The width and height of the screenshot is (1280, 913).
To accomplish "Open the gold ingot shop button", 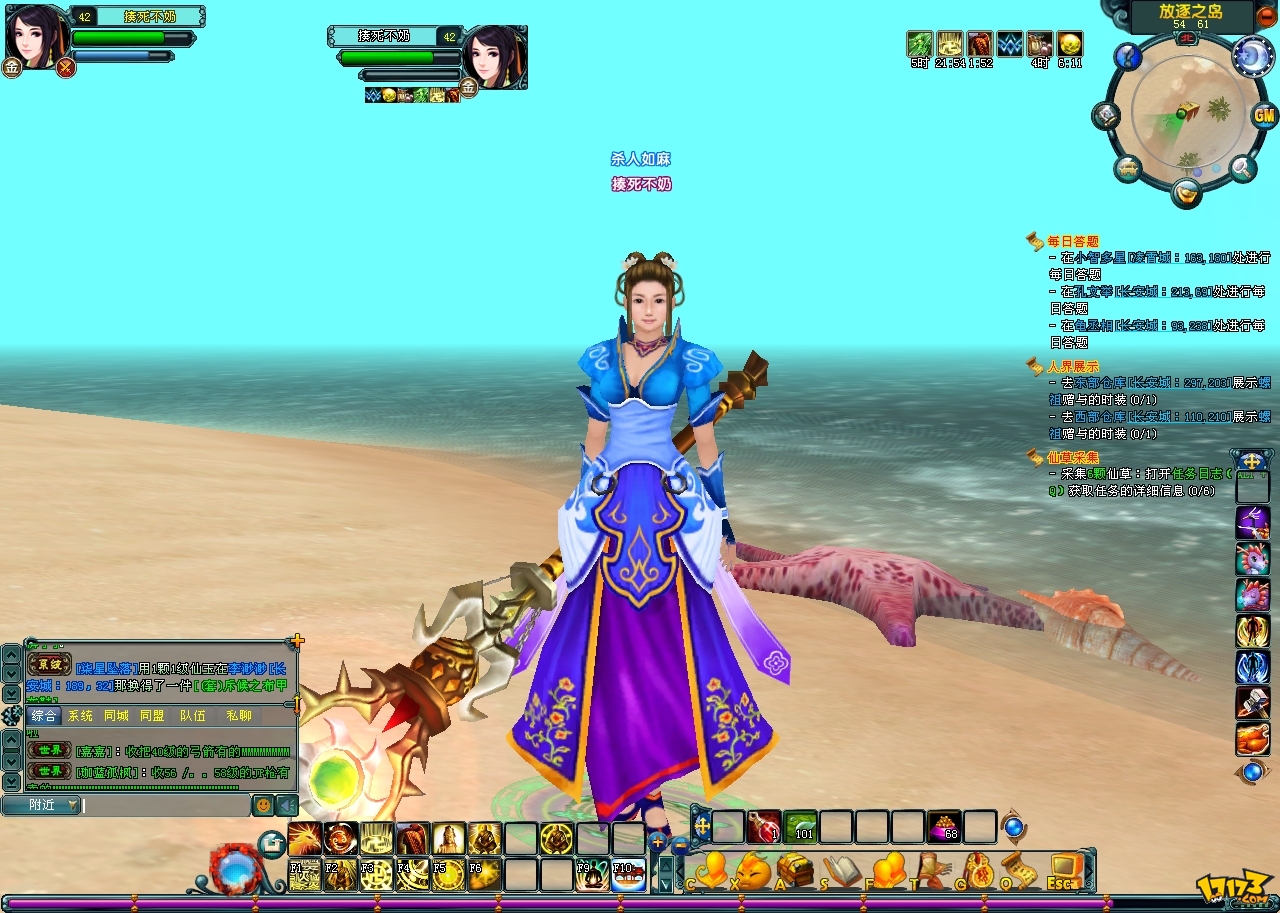I will (x=1187, y=191).
